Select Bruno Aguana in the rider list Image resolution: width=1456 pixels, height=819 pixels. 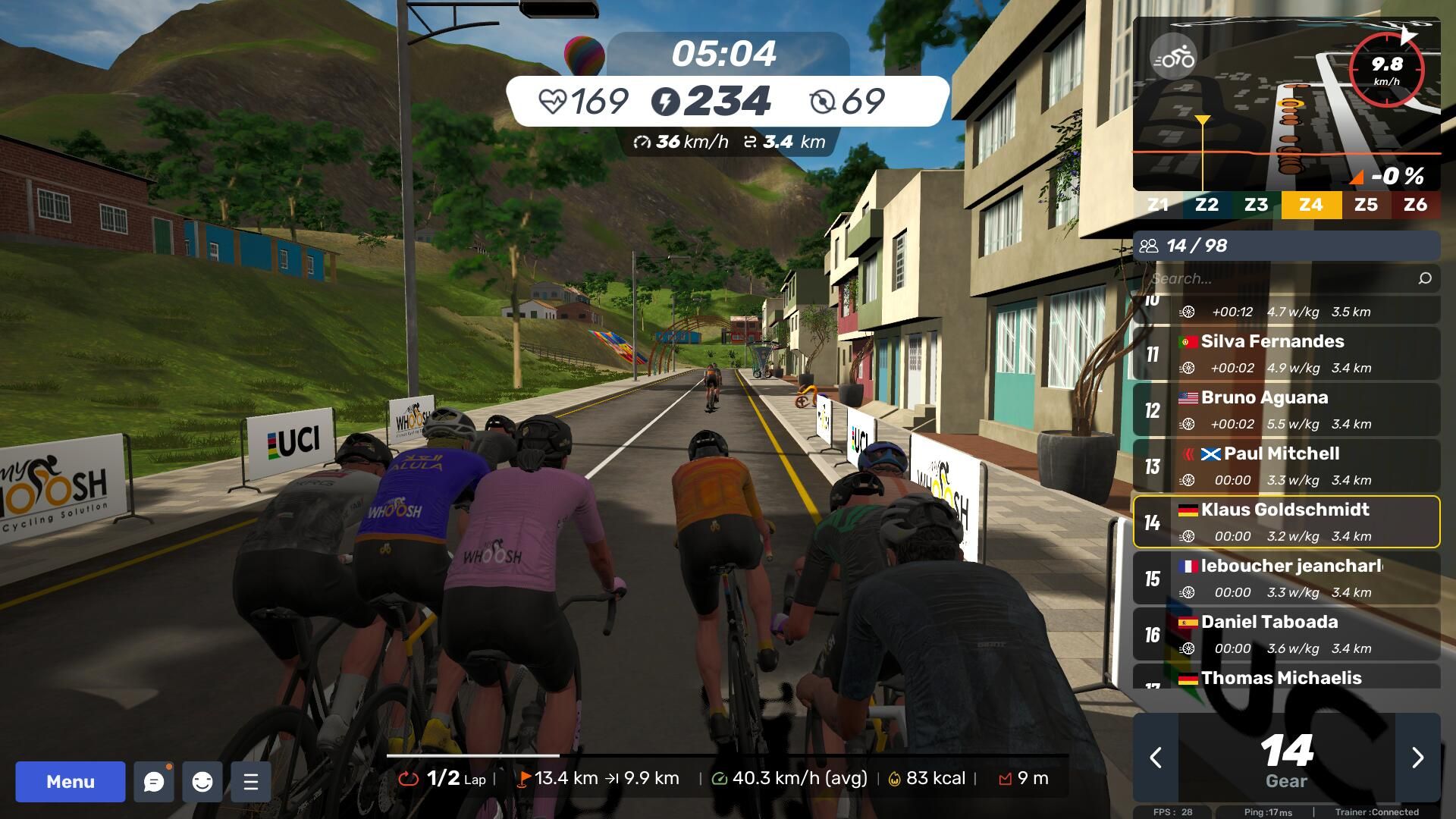[1286, 409]
